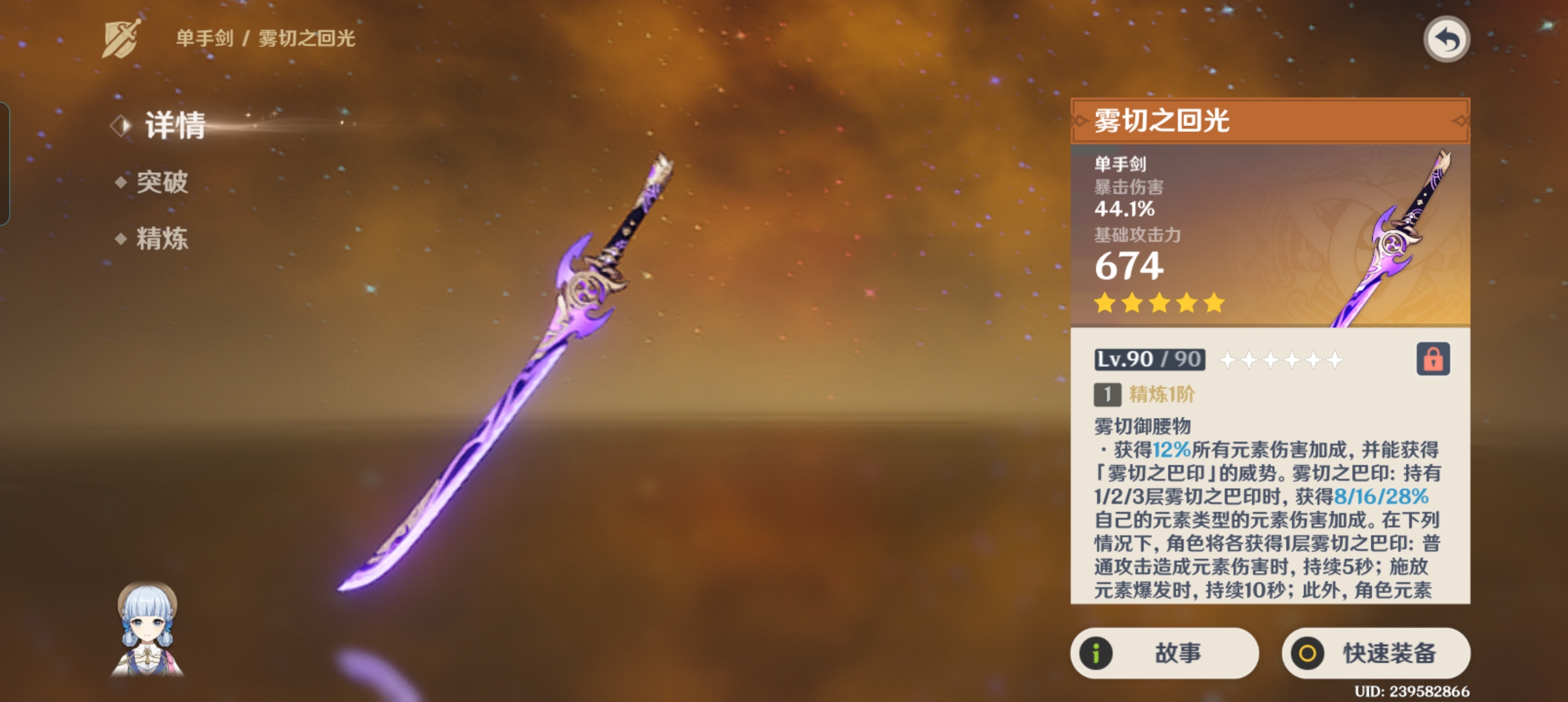Click the equipped character portrait
The width and height of the screenshot is (1568, 702).
point(148,629)
